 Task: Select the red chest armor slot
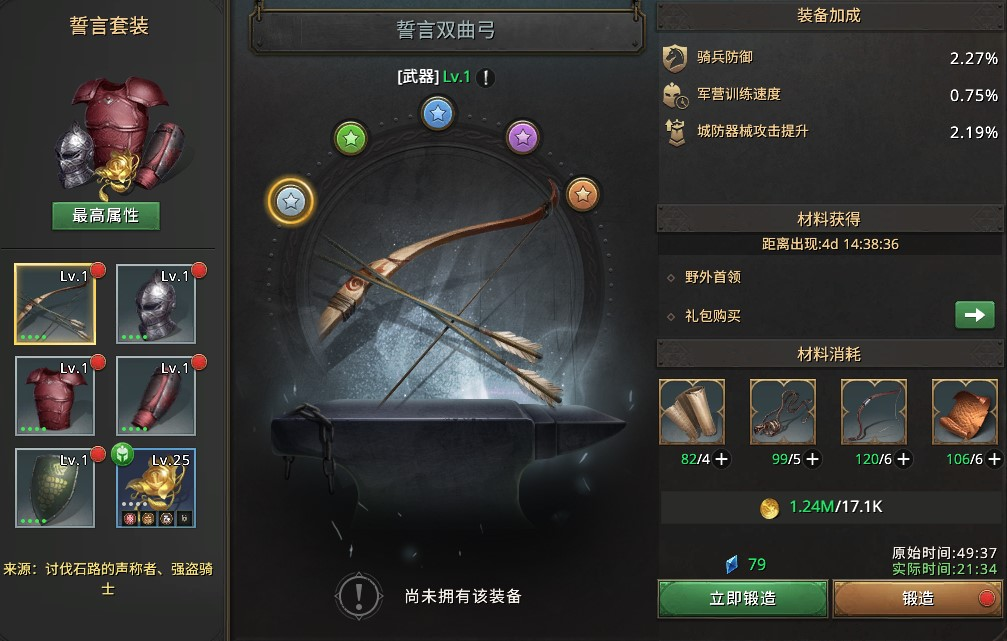coord(55,395)
